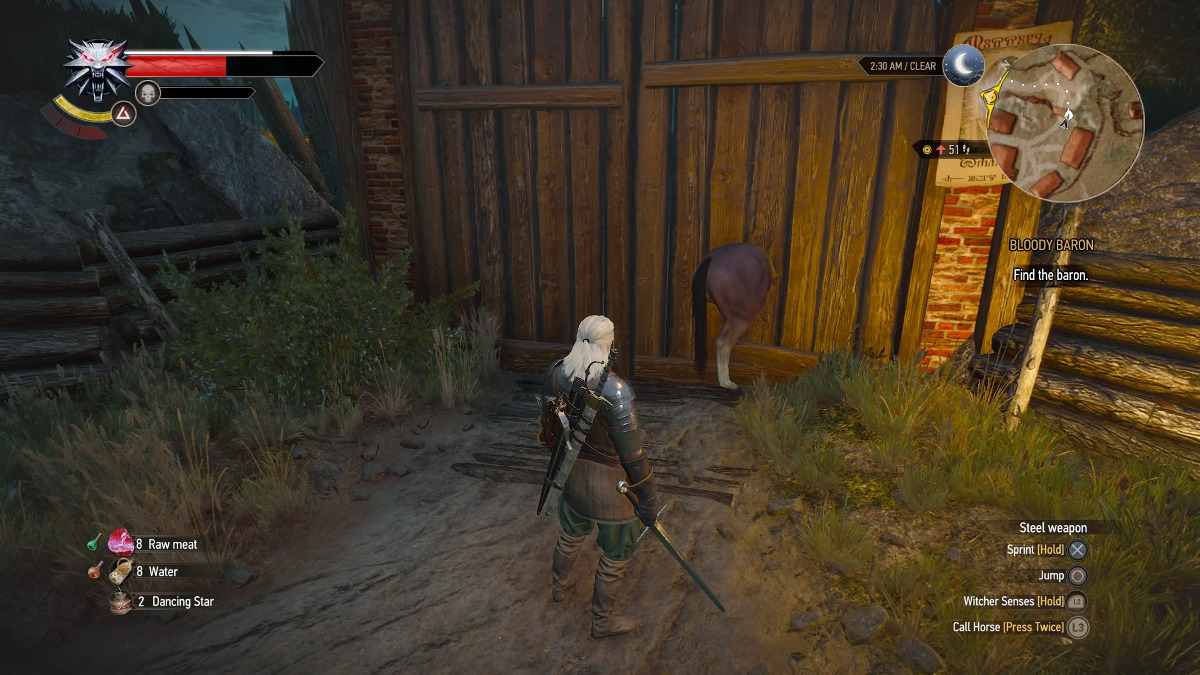The height and width of the screenshot is (675, 1200).
Task: Open the Bloody Baron quest tracker
Action: click(1051, 245)
